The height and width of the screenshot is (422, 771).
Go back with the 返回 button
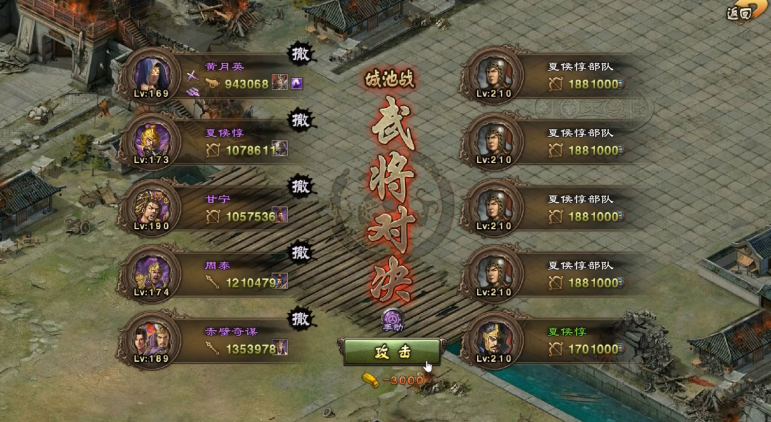point(740,13)
